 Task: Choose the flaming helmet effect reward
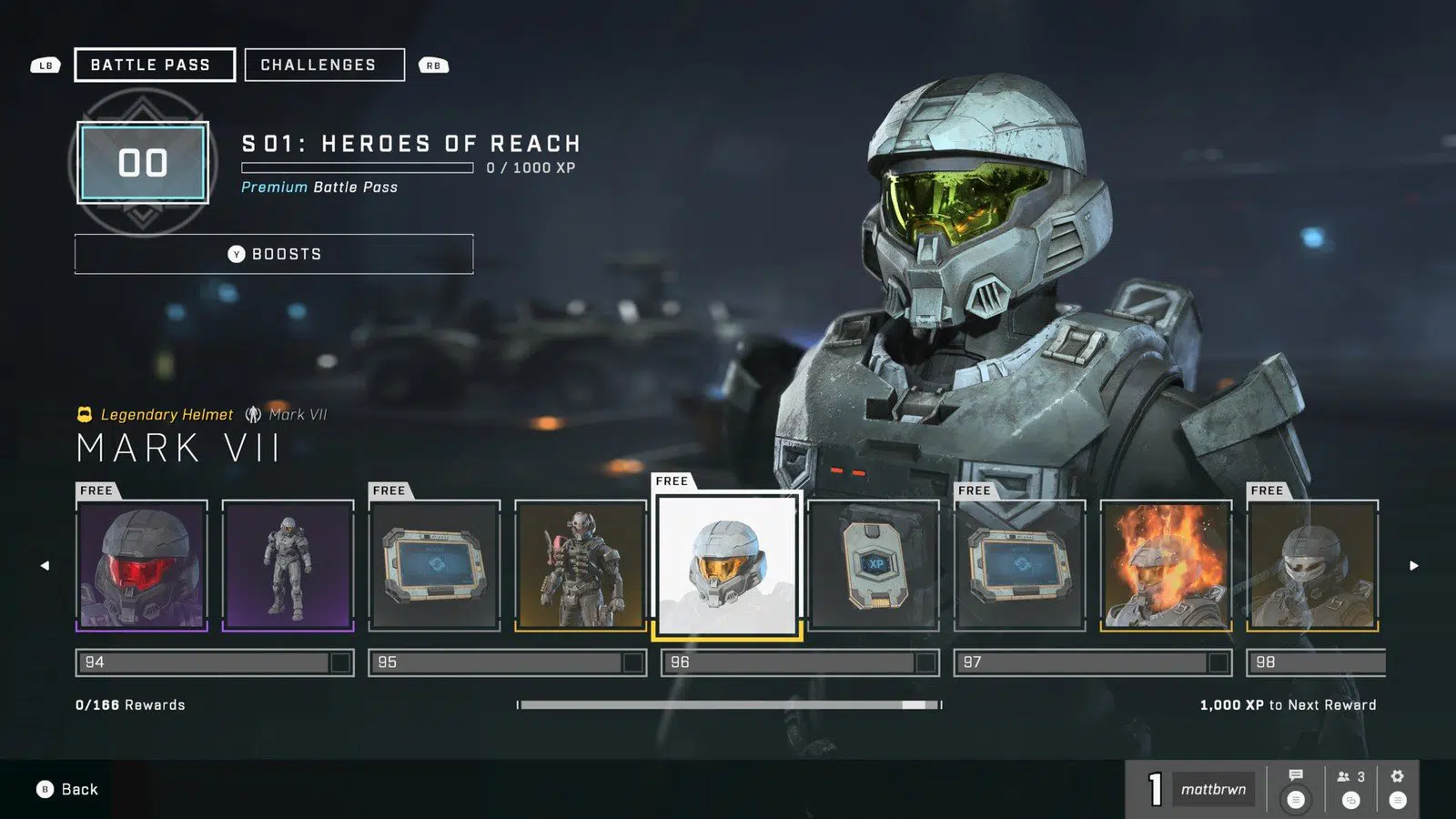click(x=1166, y=565)
